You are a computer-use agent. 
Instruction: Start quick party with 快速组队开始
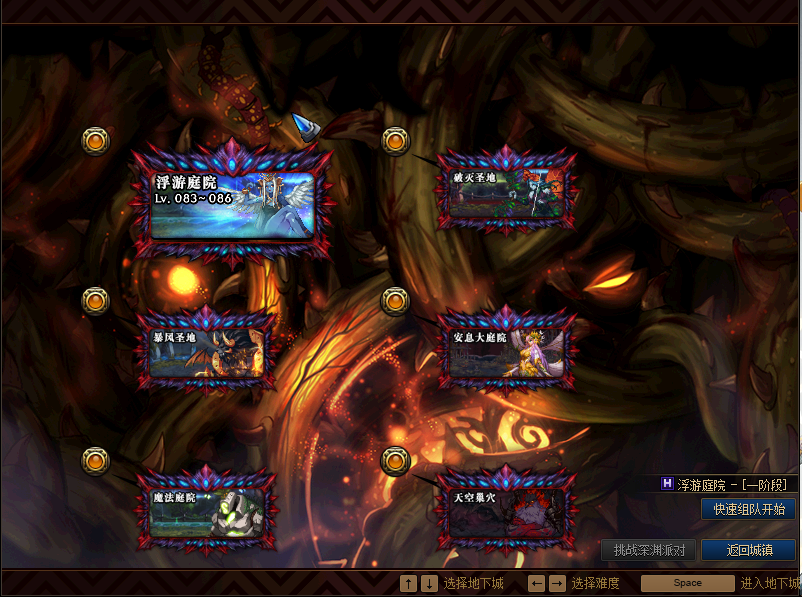point(748,509)
